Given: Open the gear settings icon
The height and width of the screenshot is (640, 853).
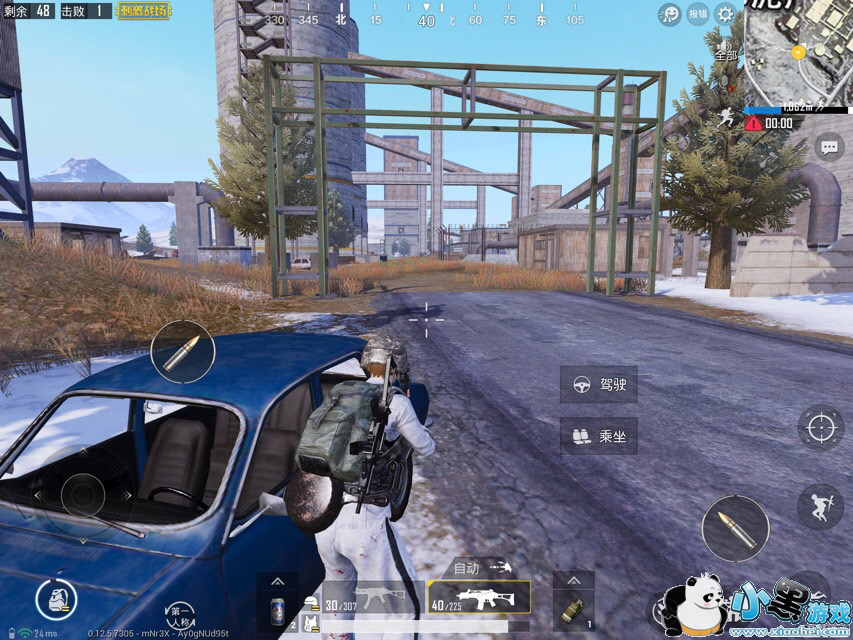Looking at the screenshot, I should pyautogui.click(x=725, y=14).
